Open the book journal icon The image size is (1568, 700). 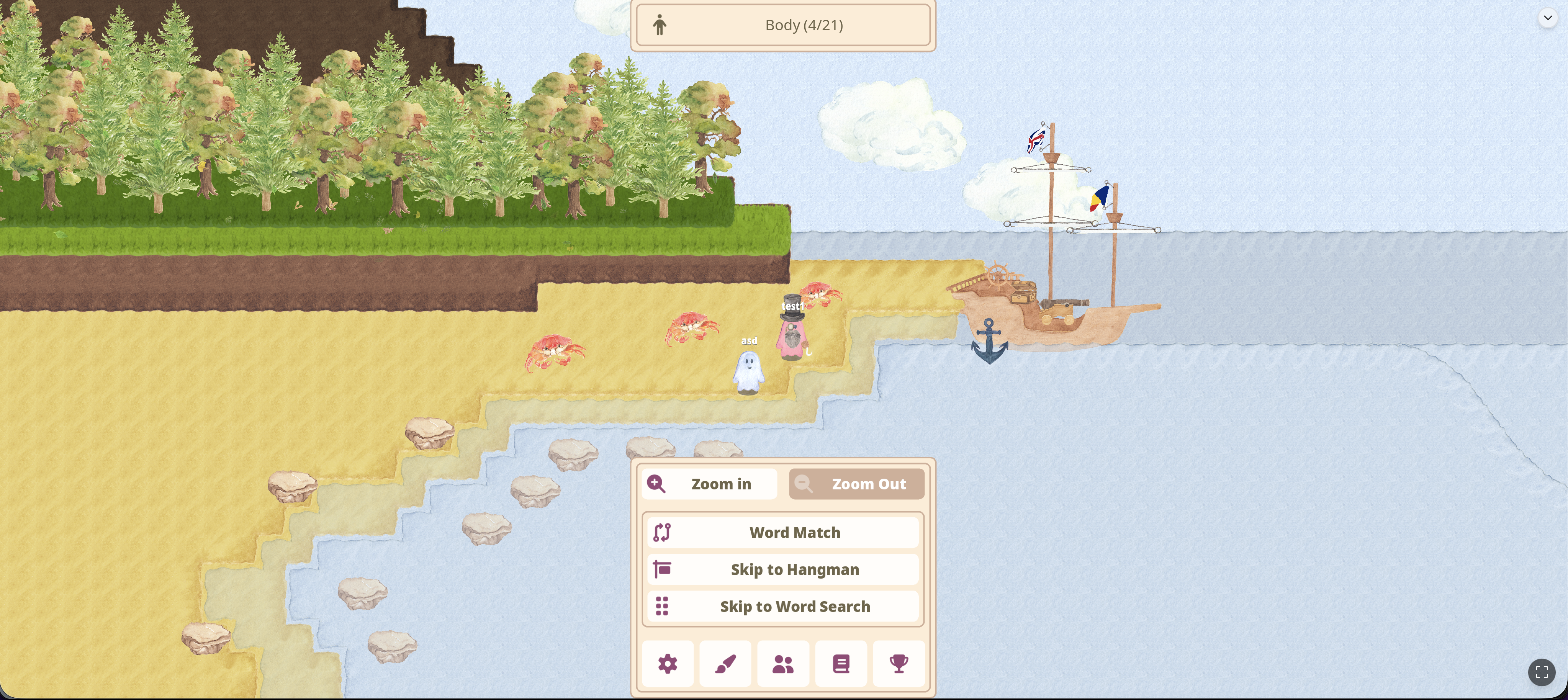[841, 664]
